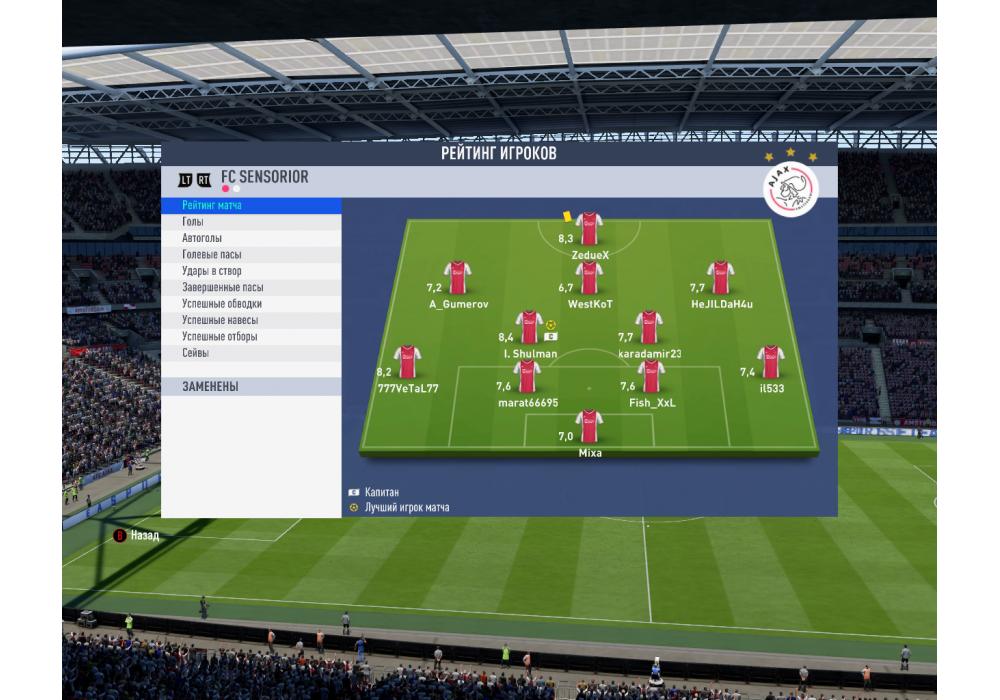Select Успешные отборы entry
This screenshot has height=700, width=1000.
pyautogui.click(x=250, y=337)
